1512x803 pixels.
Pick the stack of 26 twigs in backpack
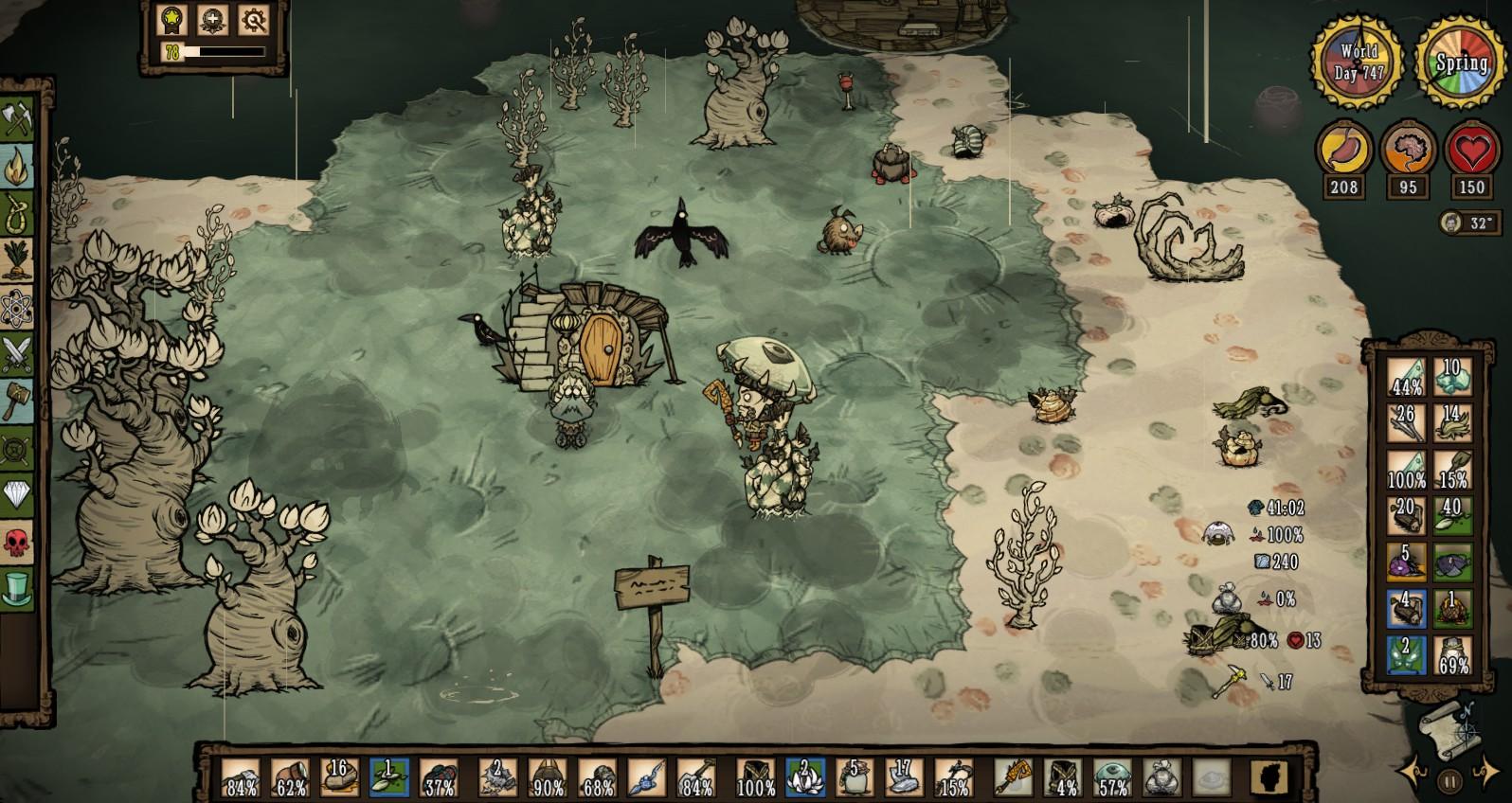1406,423
